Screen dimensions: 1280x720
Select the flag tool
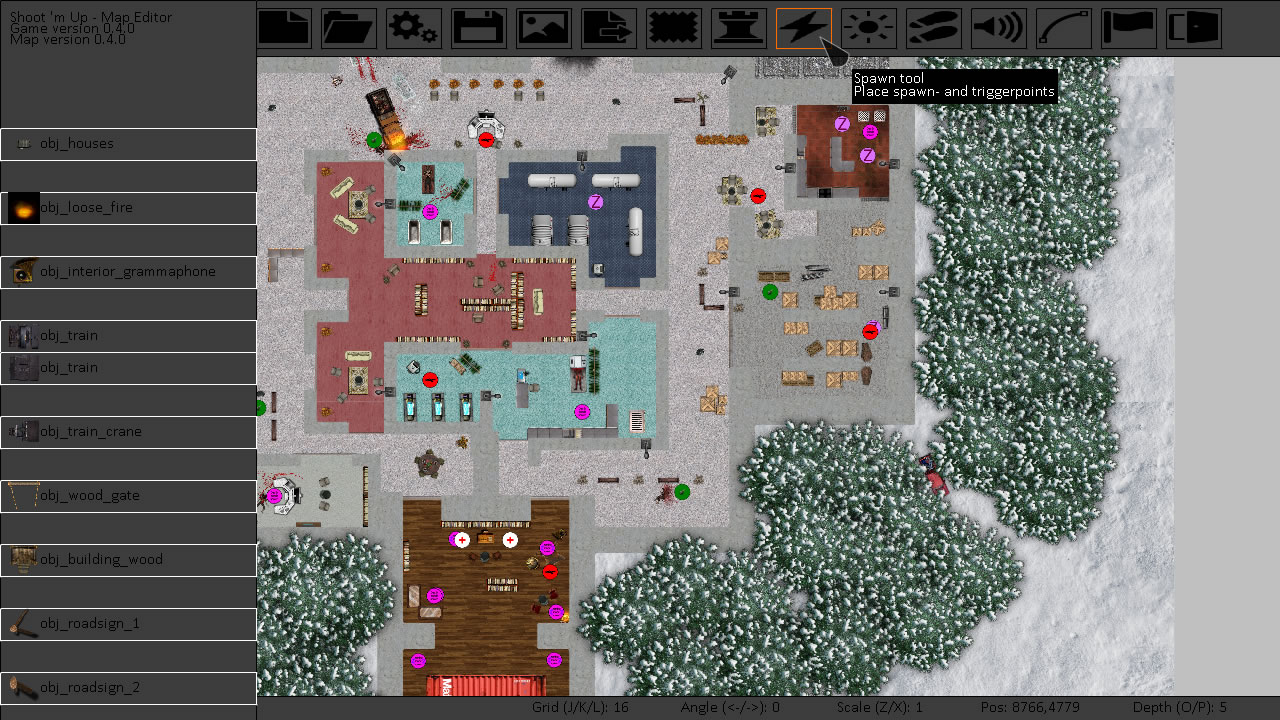pos(1128,28)
